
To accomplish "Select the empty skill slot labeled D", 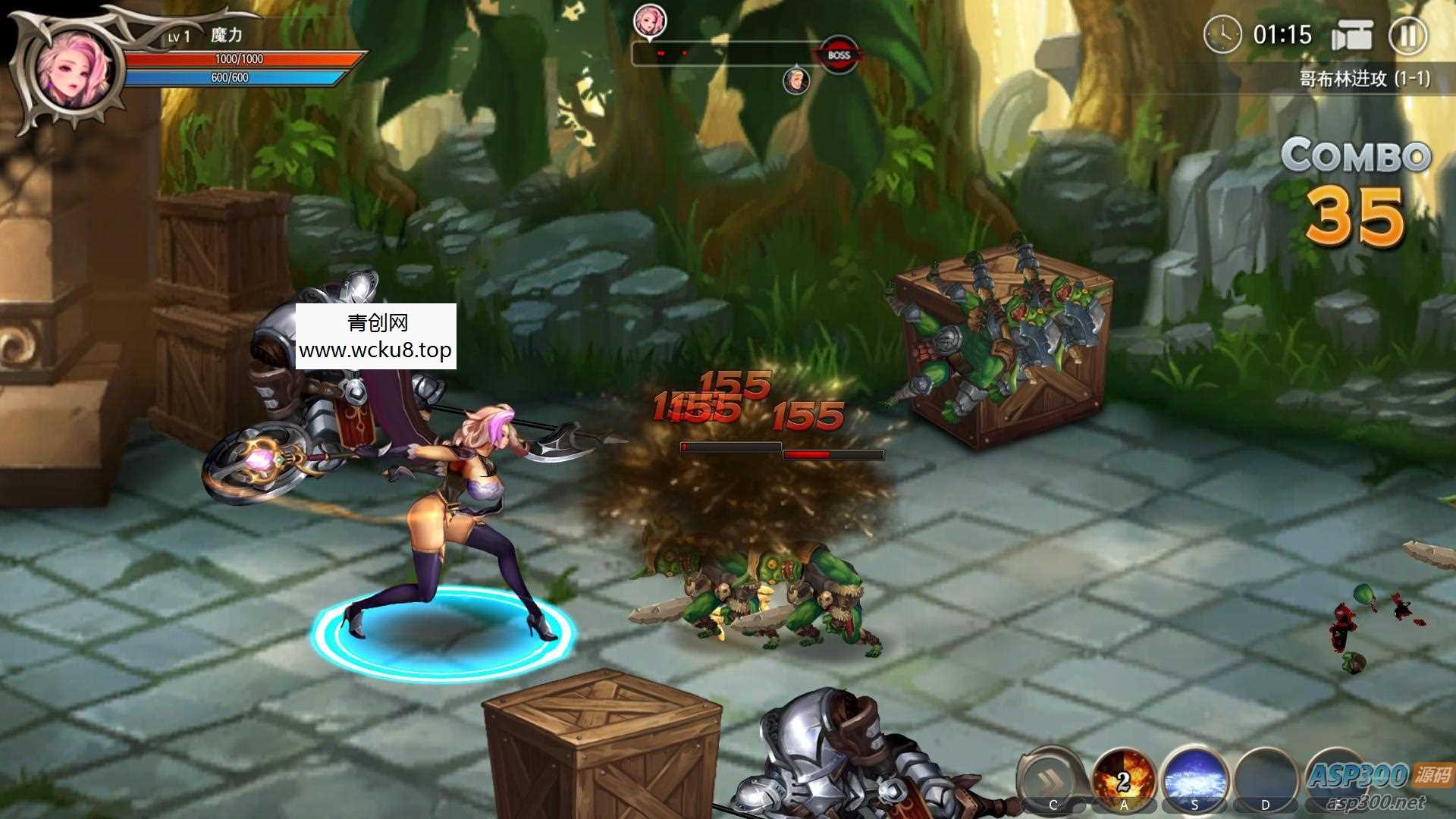I will pyautogui.click(x=1265, y=779).
